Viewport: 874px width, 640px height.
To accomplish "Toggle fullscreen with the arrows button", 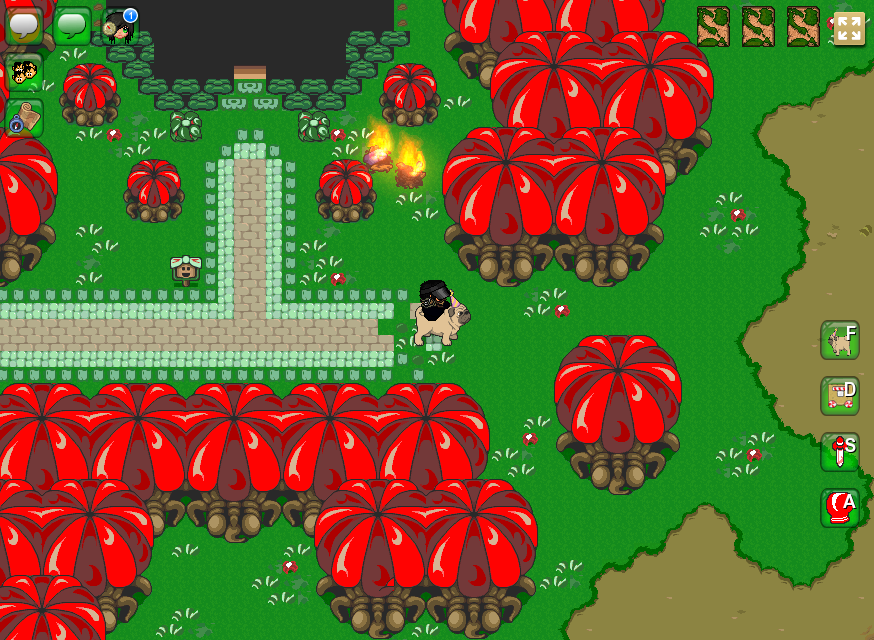I will [x=849, y=28].
